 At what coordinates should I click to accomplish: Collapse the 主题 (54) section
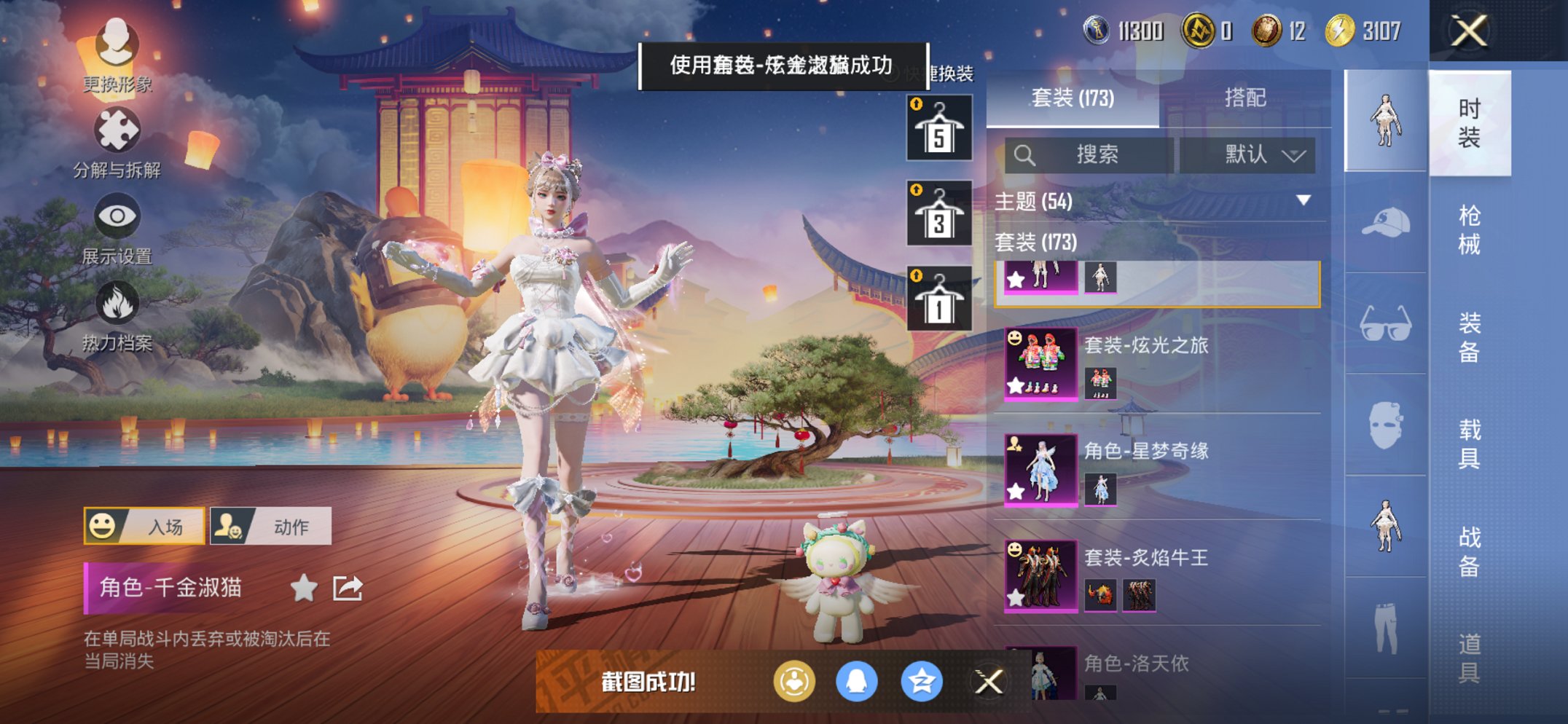[1304, 202]
